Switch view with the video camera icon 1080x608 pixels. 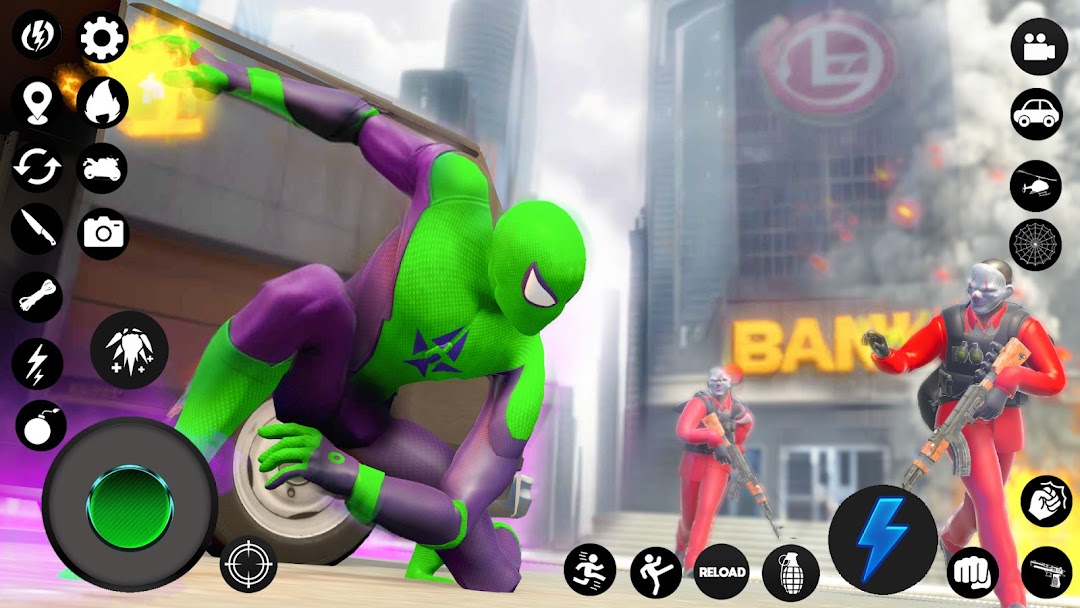tap(1039, 47)
